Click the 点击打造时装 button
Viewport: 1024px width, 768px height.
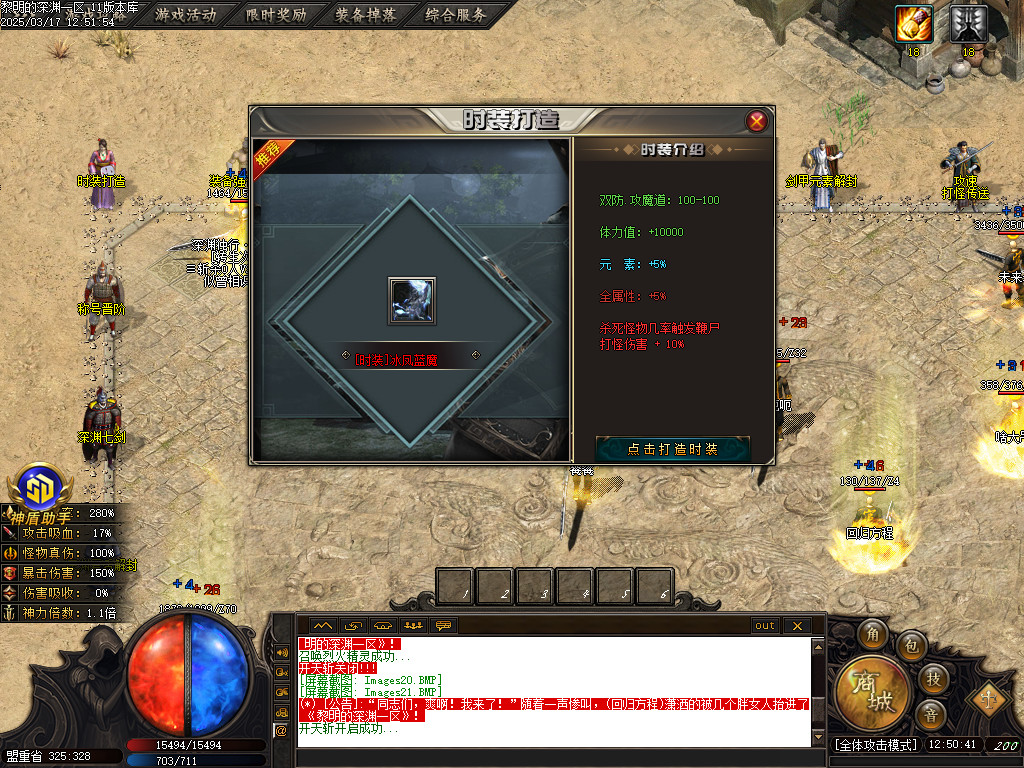(x=672, y=449)
